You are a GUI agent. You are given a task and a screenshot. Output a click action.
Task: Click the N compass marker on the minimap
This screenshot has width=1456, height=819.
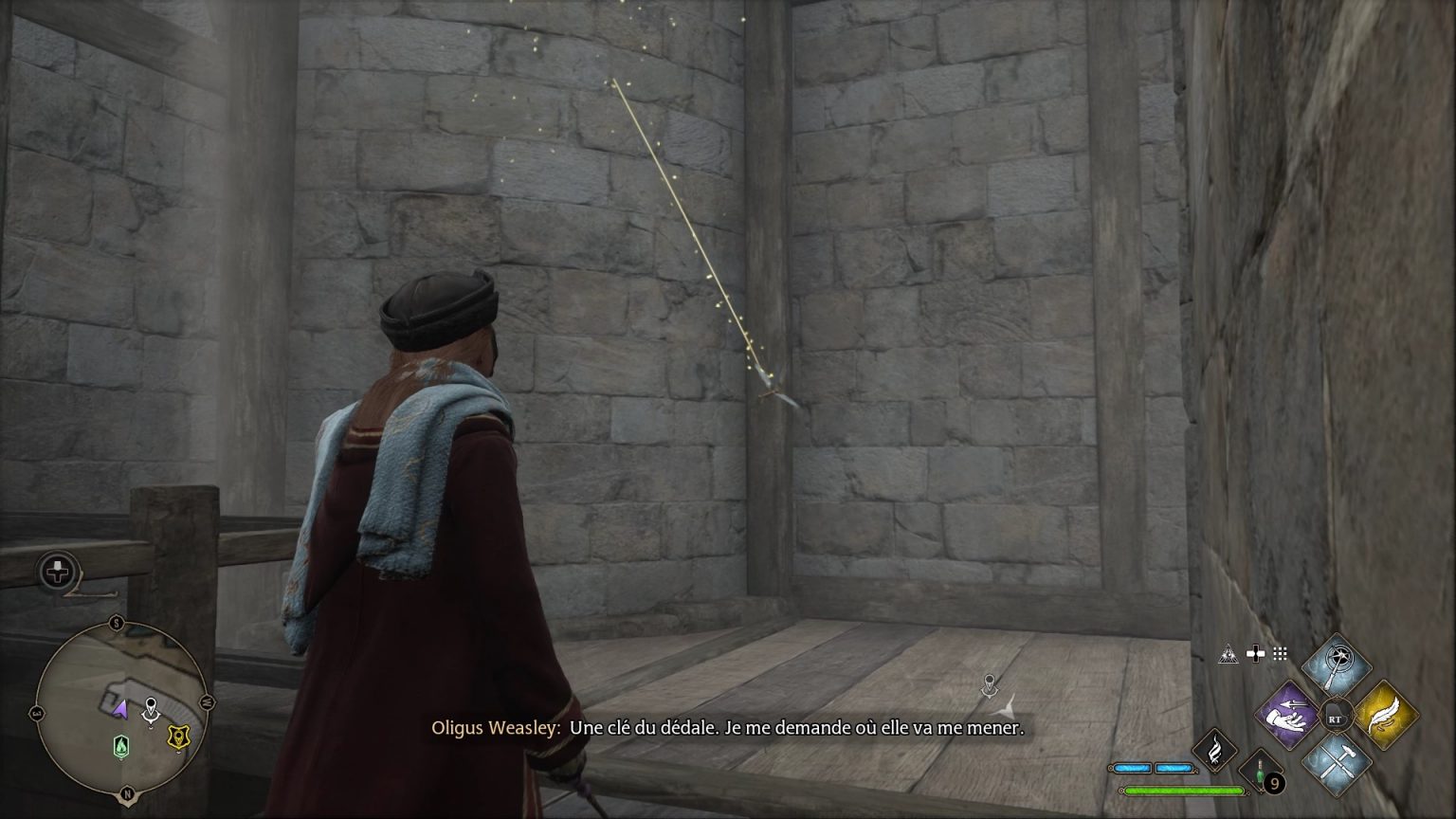click(127, 794)
